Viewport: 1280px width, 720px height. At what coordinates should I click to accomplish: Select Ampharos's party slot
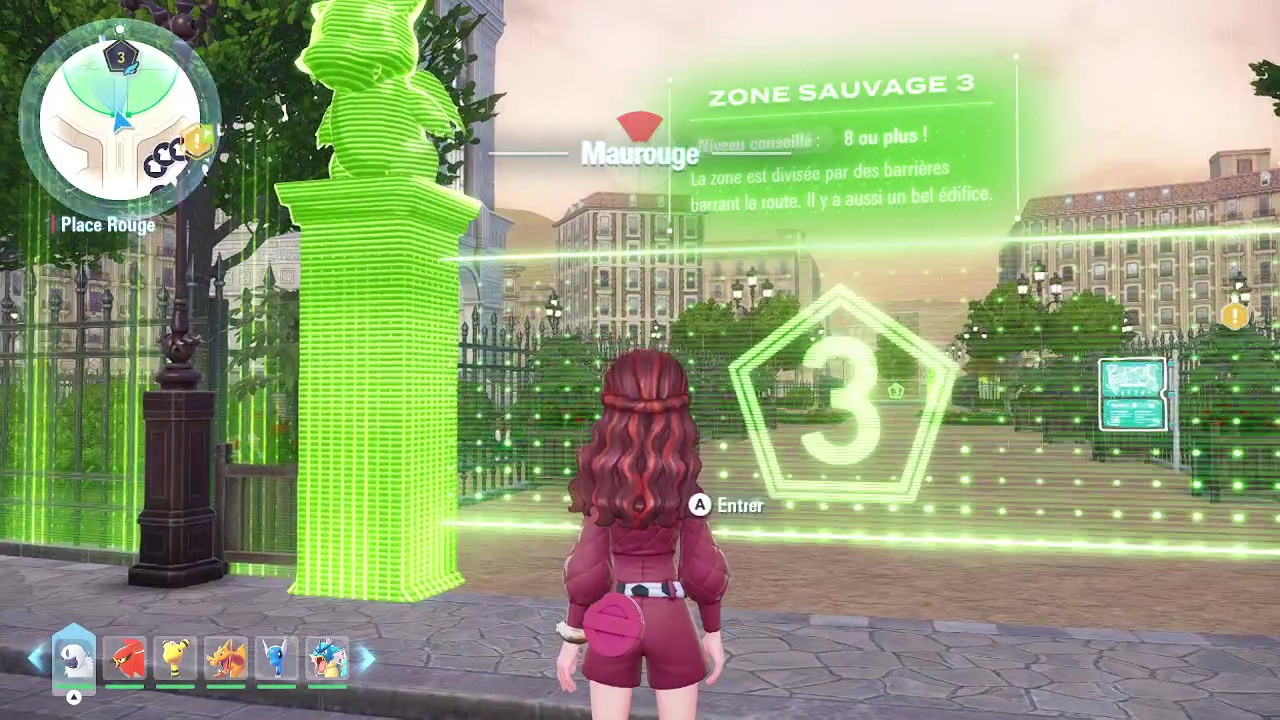(x=176, y=655)
